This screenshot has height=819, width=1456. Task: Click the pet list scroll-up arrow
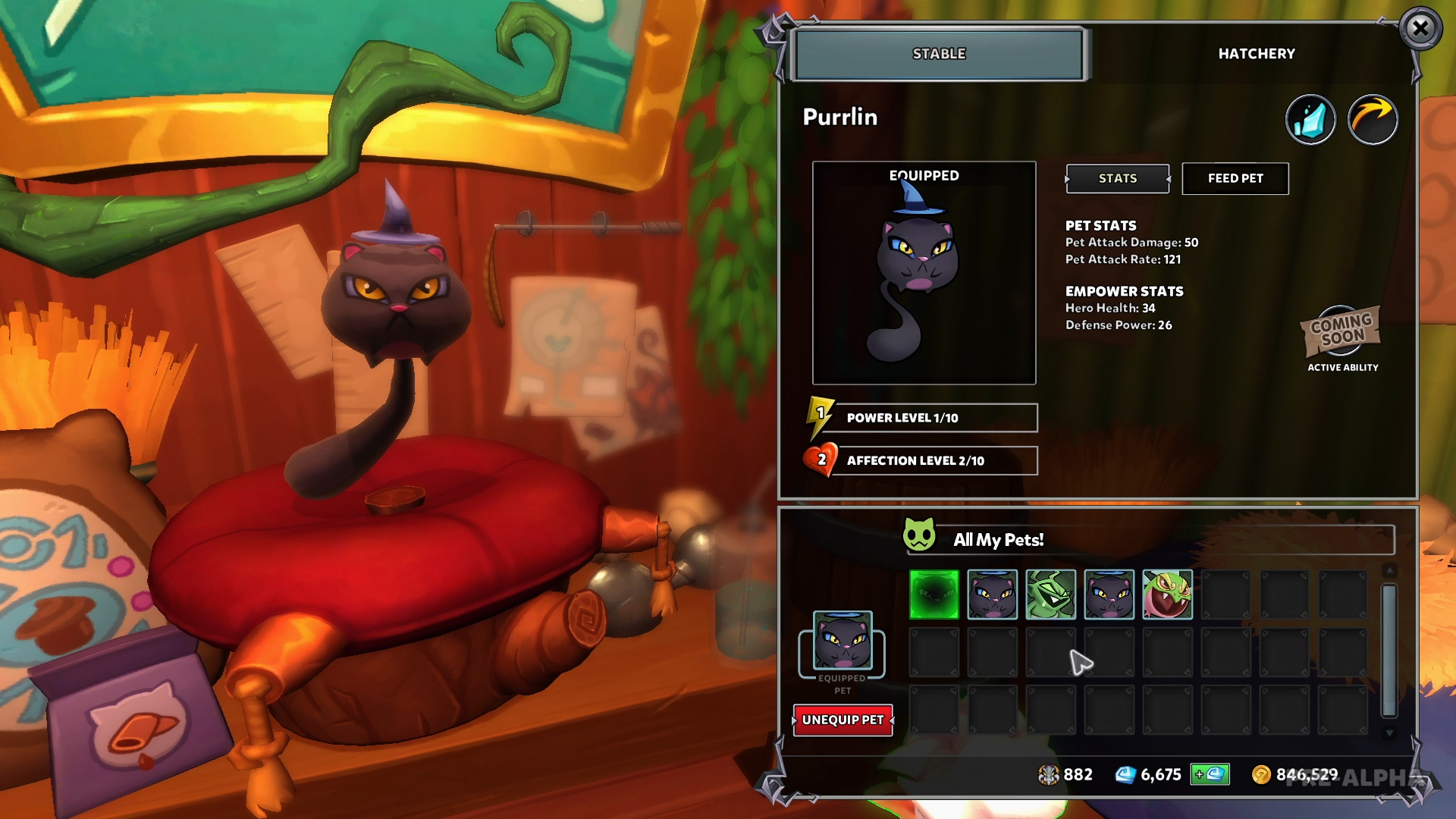1389,570
